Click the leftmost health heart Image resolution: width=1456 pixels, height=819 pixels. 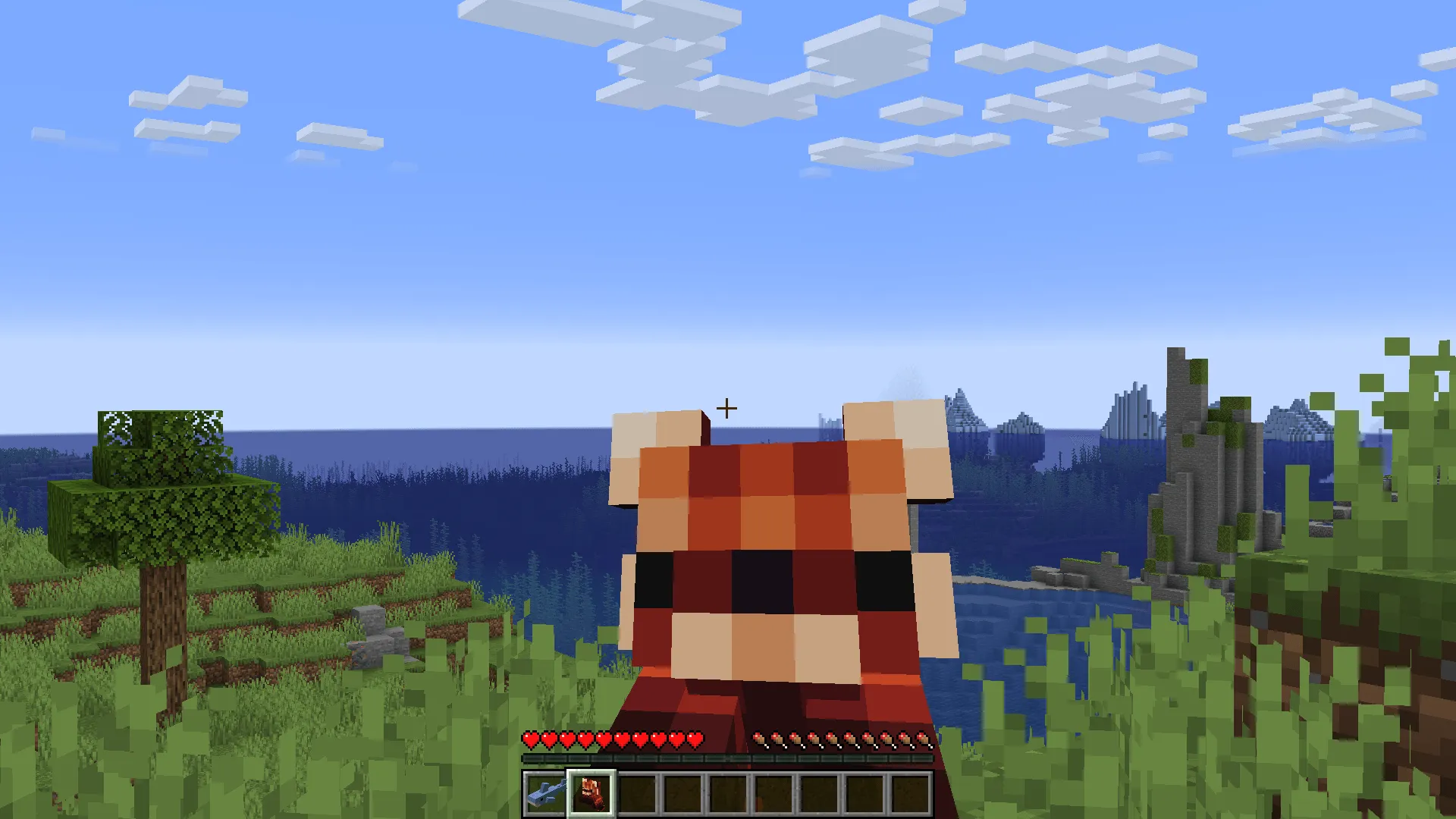pos(529,737)
